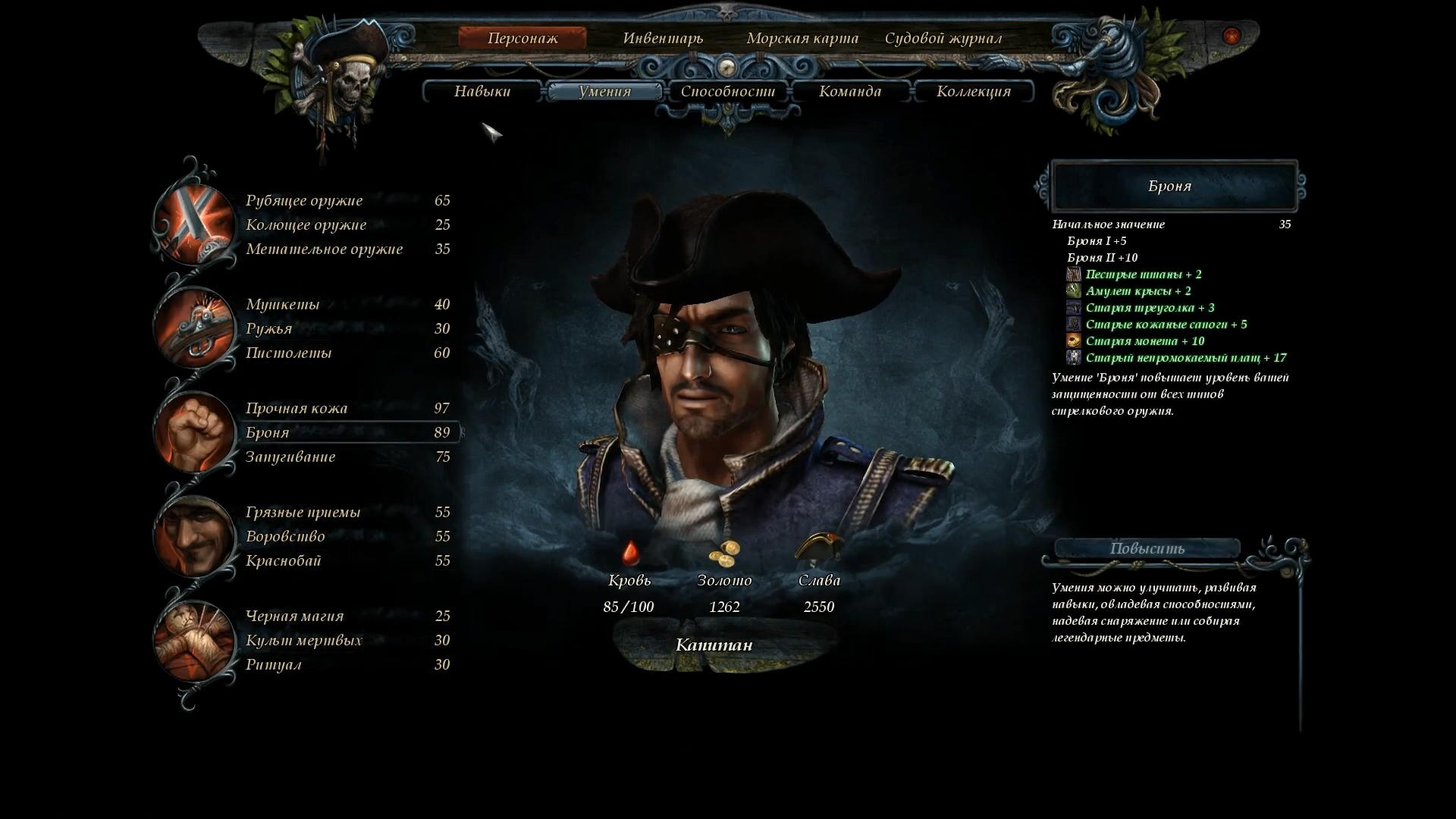The width and height of the screenshot is (1456, 819).
Task: Open the Инвентарь tab
Action: (x=663, y=38)
